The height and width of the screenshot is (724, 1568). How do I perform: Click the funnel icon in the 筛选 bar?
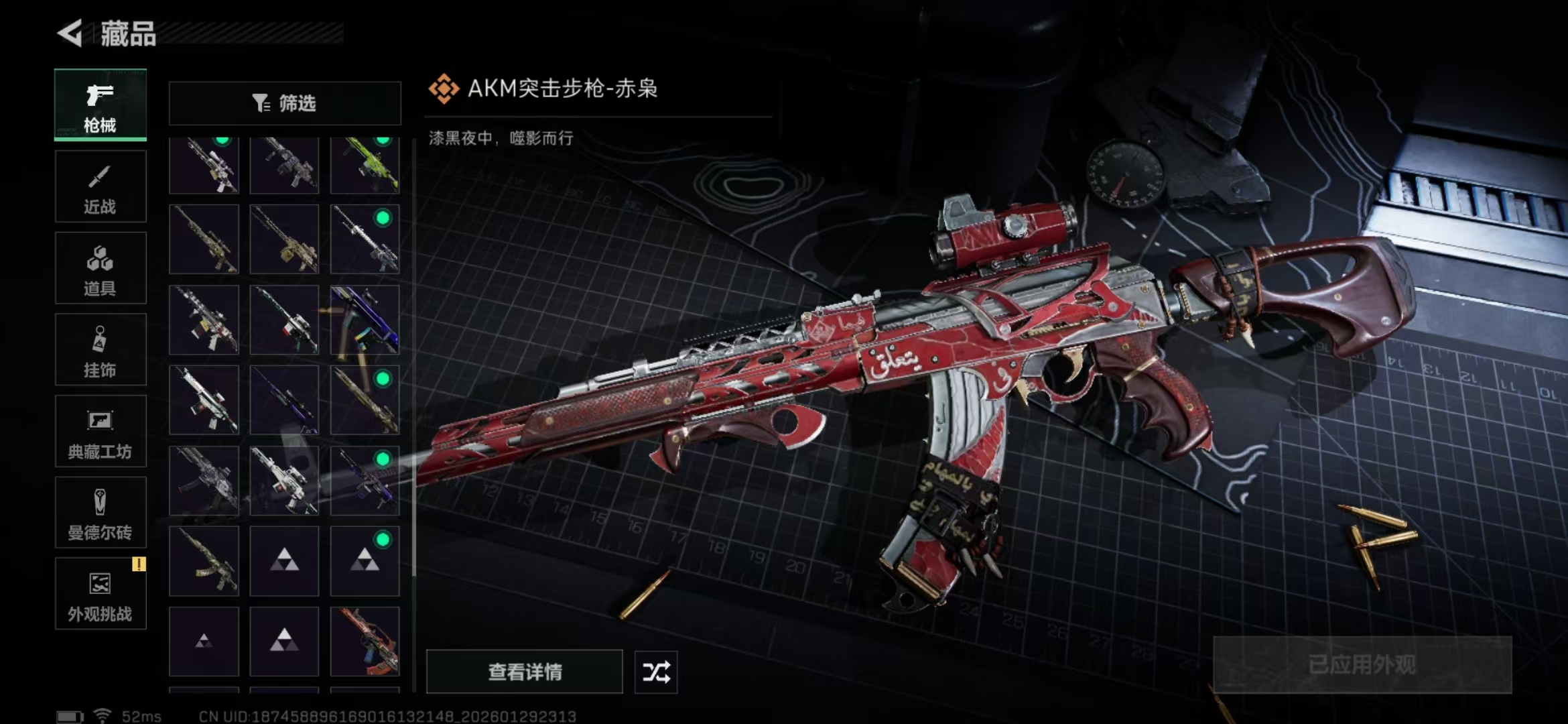click(261, 103)
